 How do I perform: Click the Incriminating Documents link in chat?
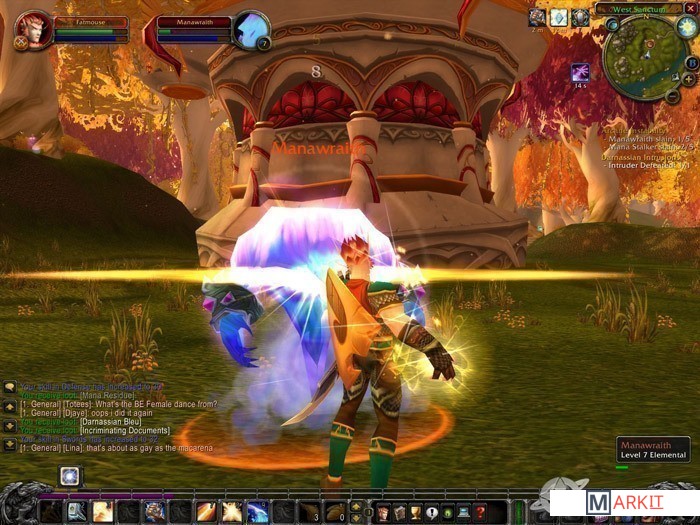click(126, 430)
